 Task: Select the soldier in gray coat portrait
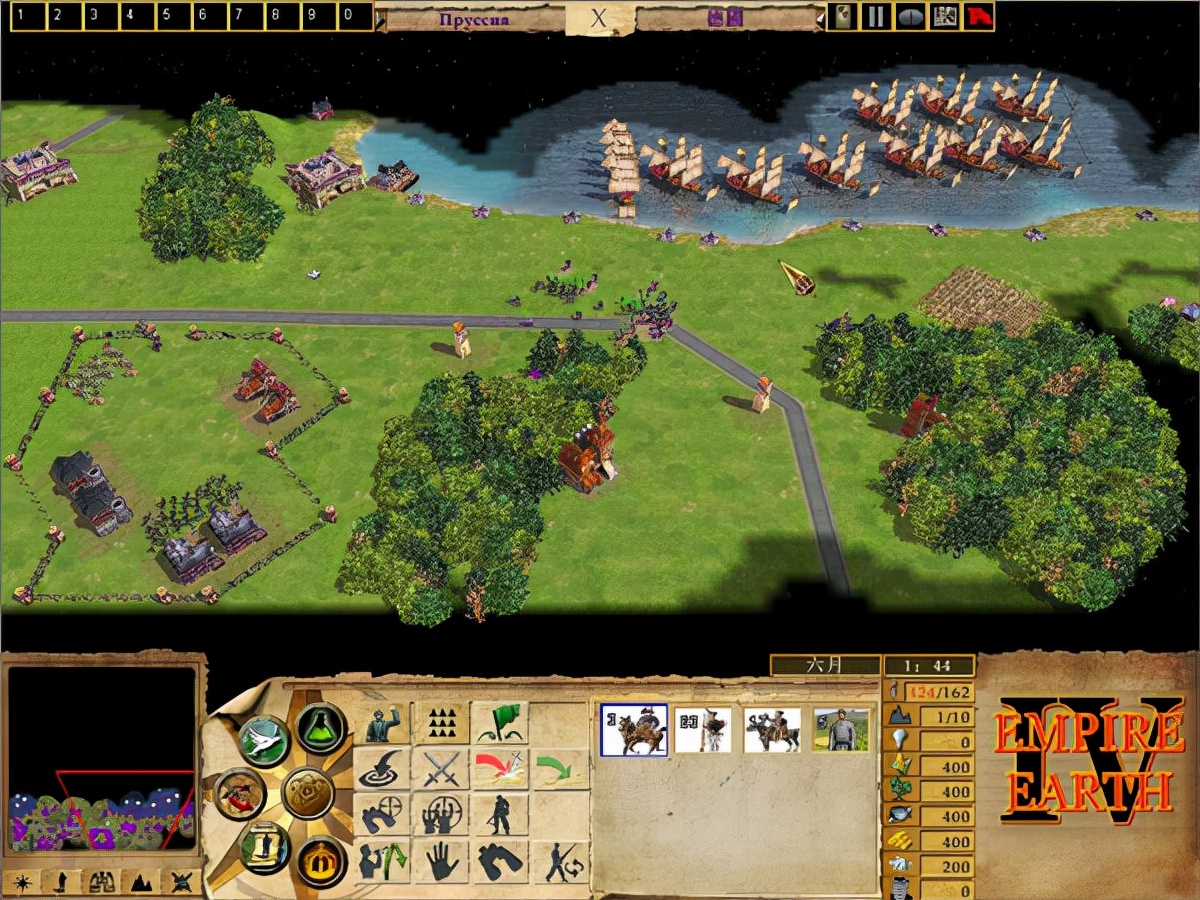tap(841, 729)
